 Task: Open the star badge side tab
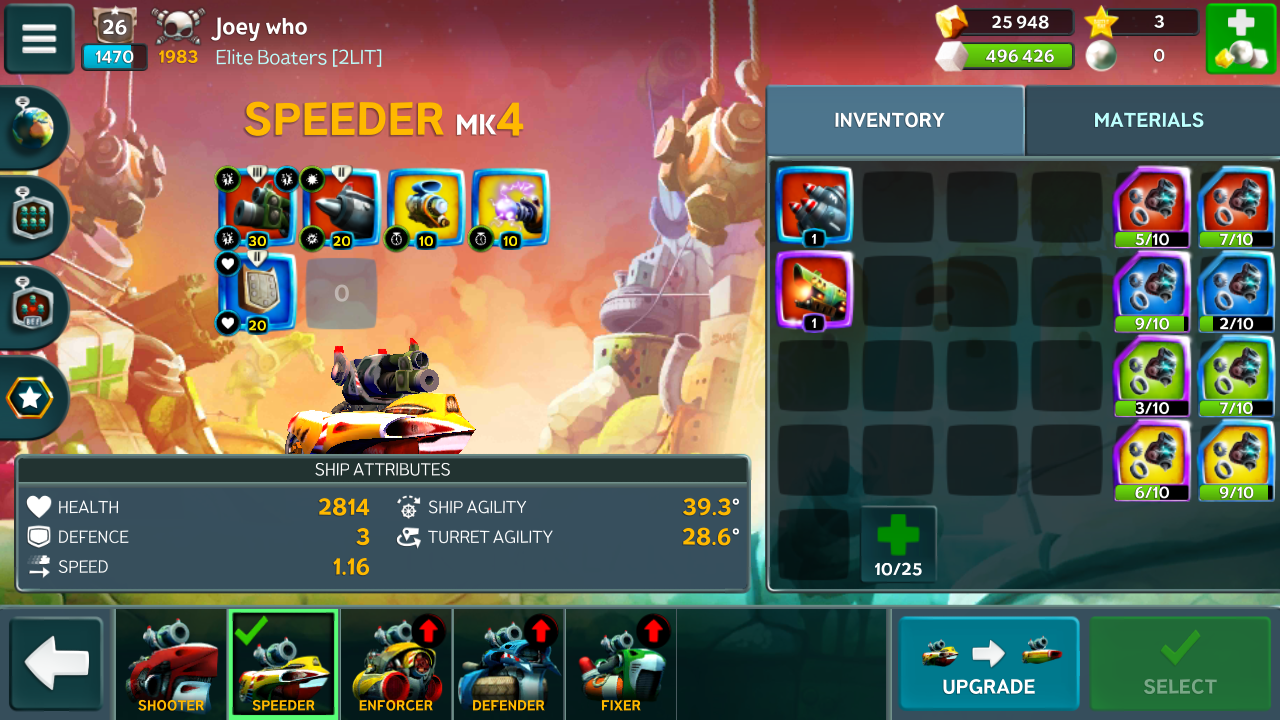30,398
